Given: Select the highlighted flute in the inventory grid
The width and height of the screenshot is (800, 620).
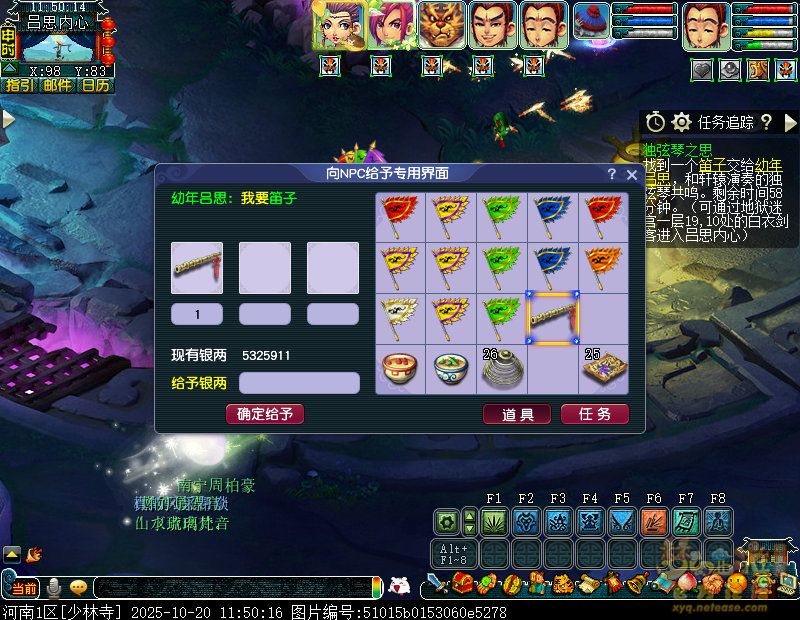Looking at the screenshot, I should click(x=553, y=318).
